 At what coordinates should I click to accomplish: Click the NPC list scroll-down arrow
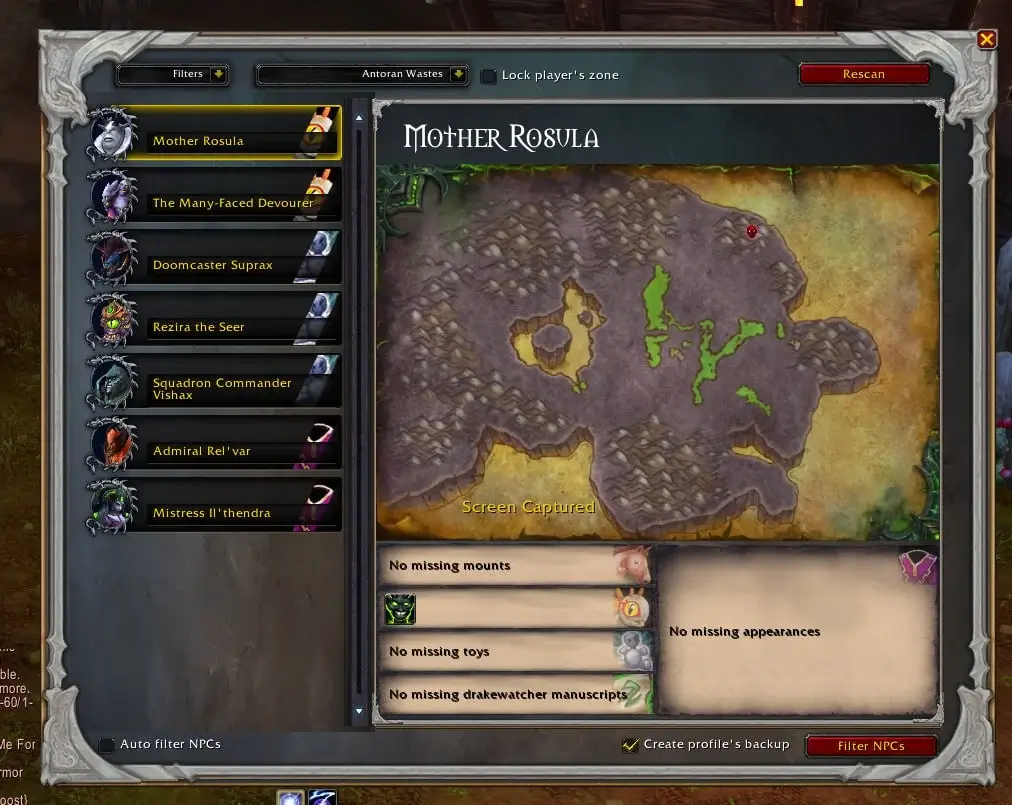click(x=359, y=711)
